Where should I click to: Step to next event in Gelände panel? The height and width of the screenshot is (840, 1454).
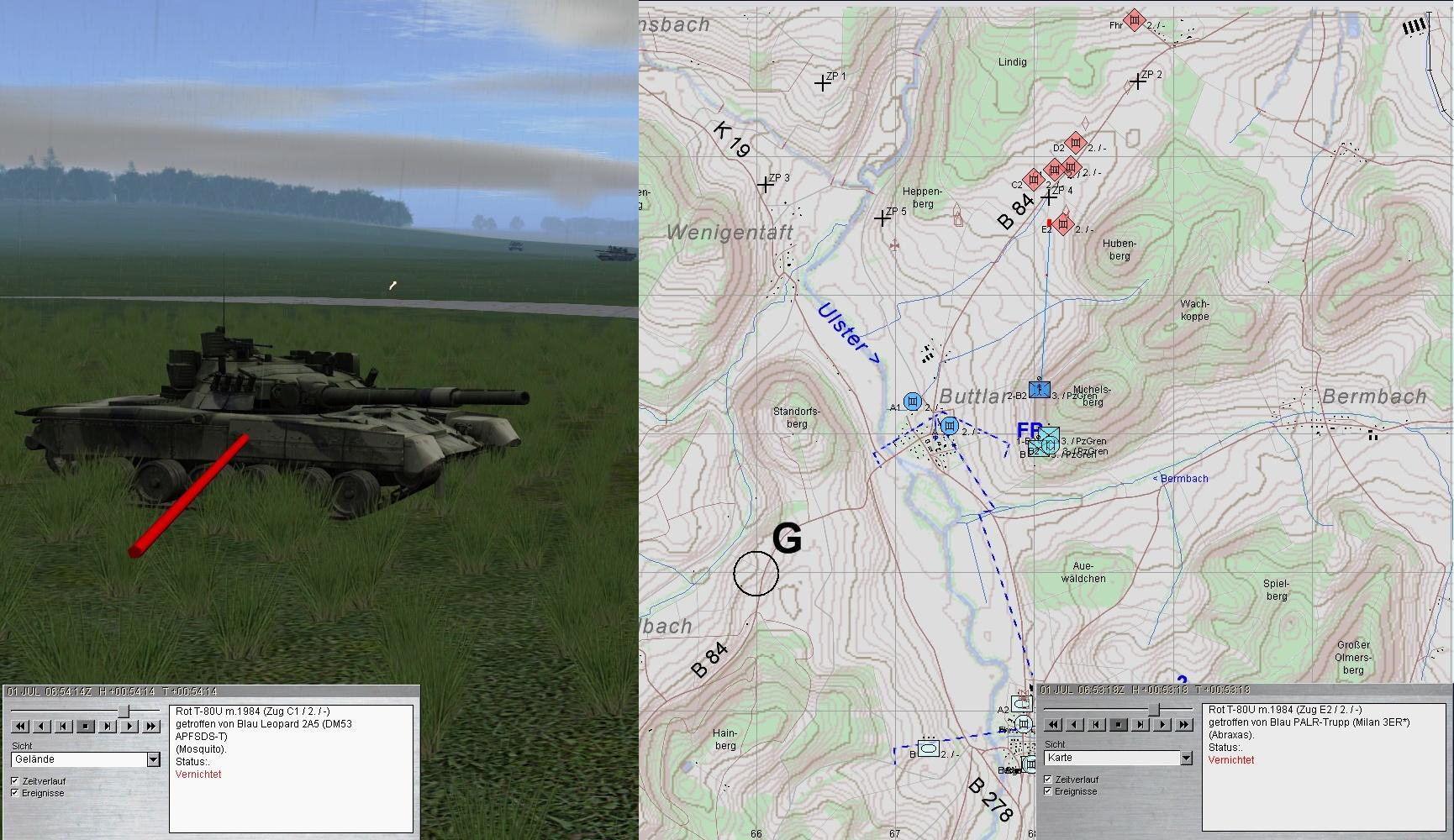coord(108,727)
